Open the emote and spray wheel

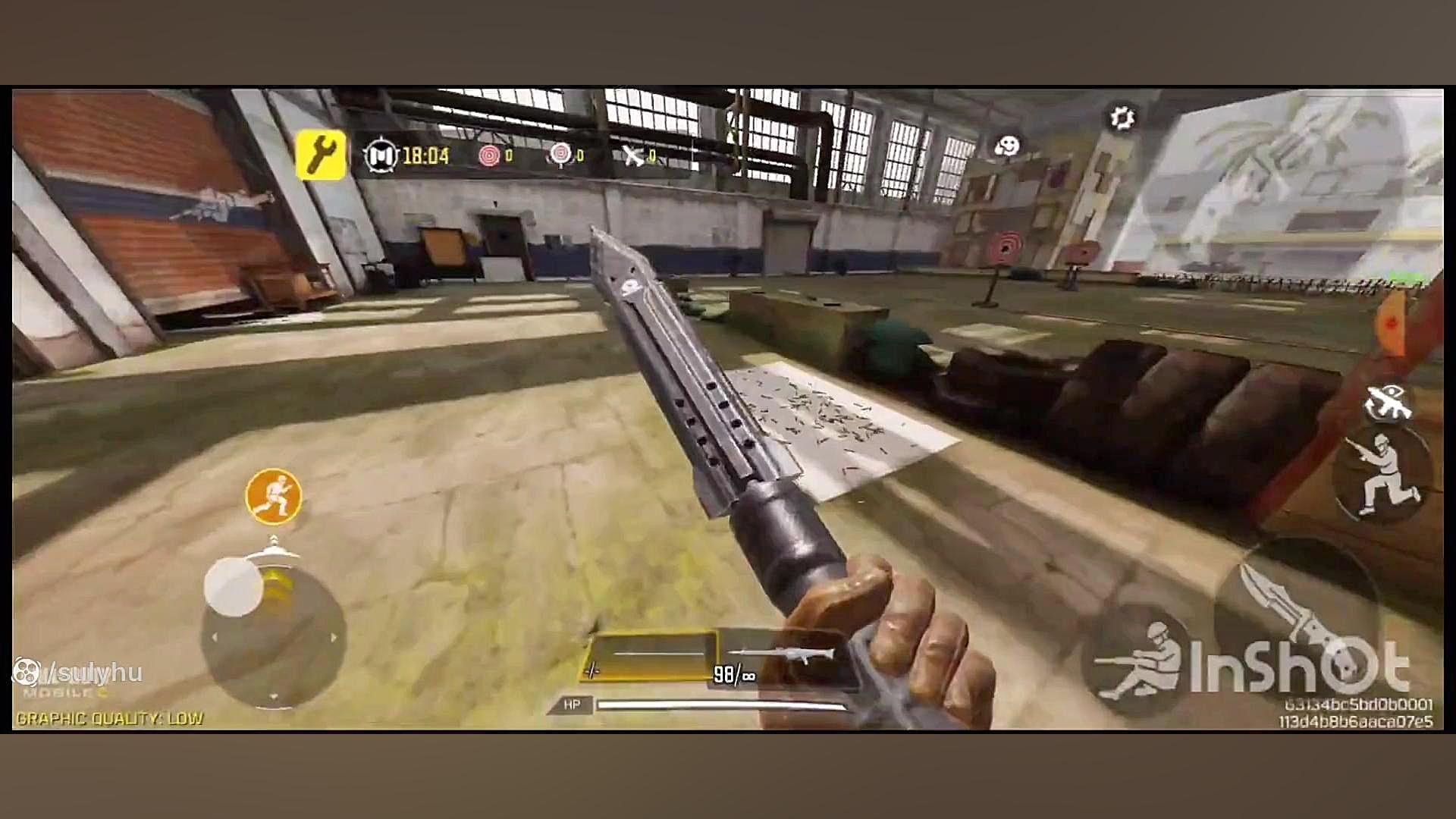(1007, 146)
